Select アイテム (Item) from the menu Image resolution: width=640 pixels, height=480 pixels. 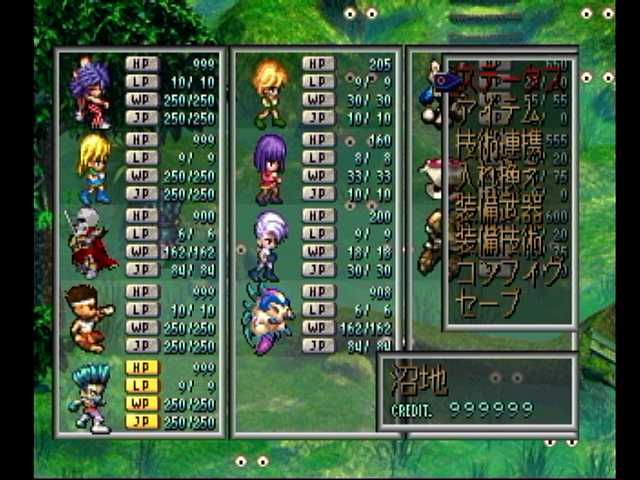coord(498,110)
